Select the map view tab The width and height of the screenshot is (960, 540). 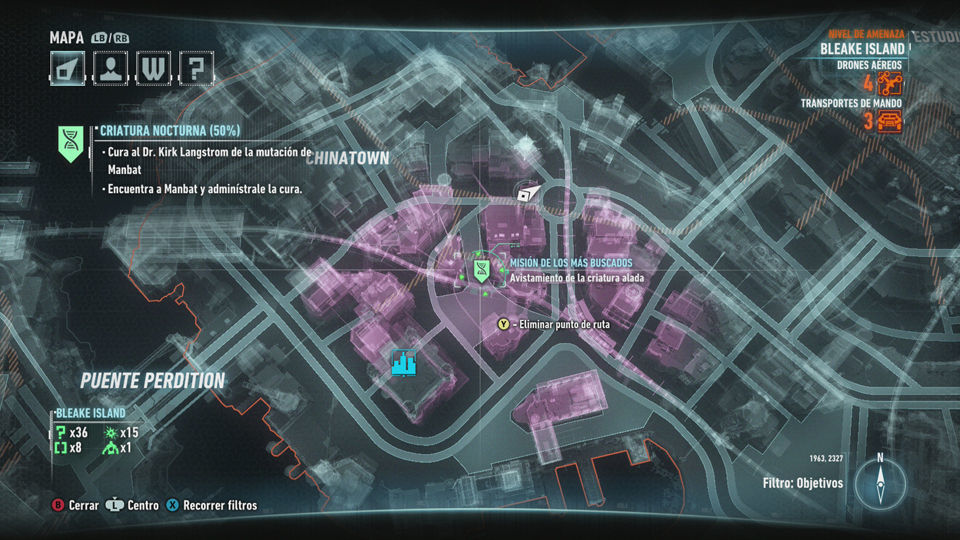pyautogui.click(x=66, y=67)
